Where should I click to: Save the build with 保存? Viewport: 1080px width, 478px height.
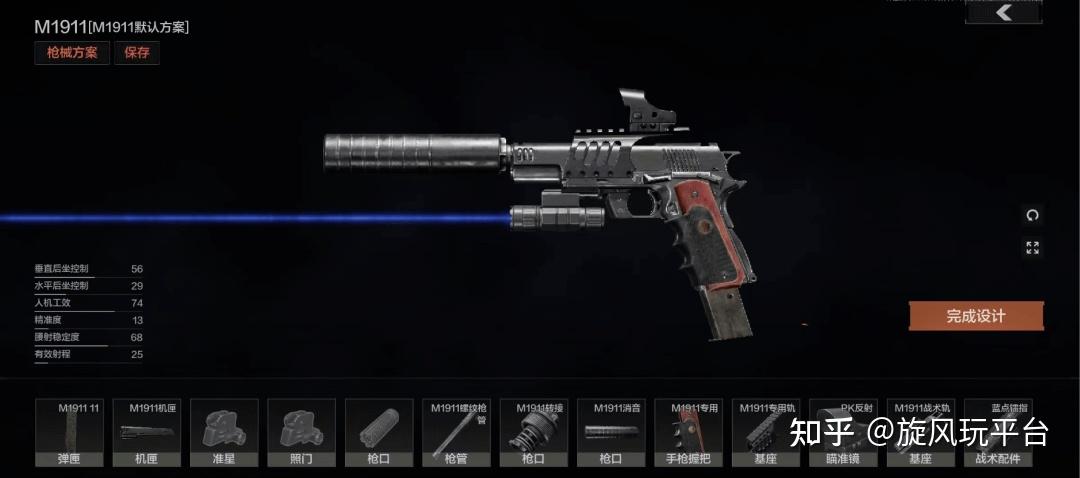[x=136, y=53]
